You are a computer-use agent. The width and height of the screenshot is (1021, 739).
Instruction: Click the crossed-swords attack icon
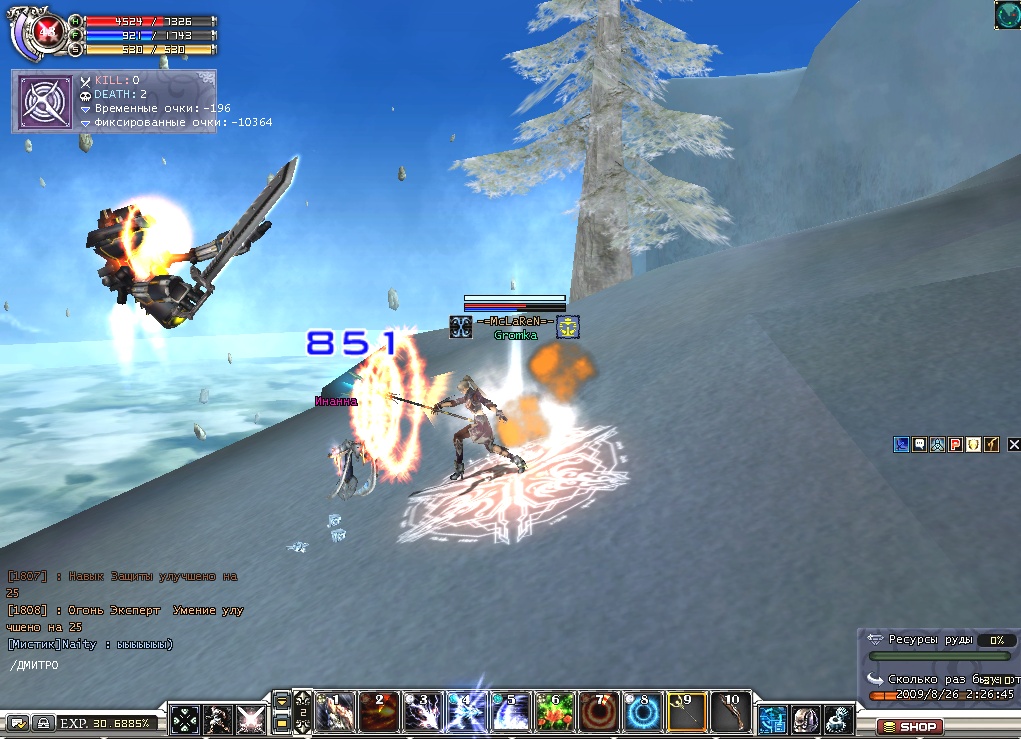point(250,719)
